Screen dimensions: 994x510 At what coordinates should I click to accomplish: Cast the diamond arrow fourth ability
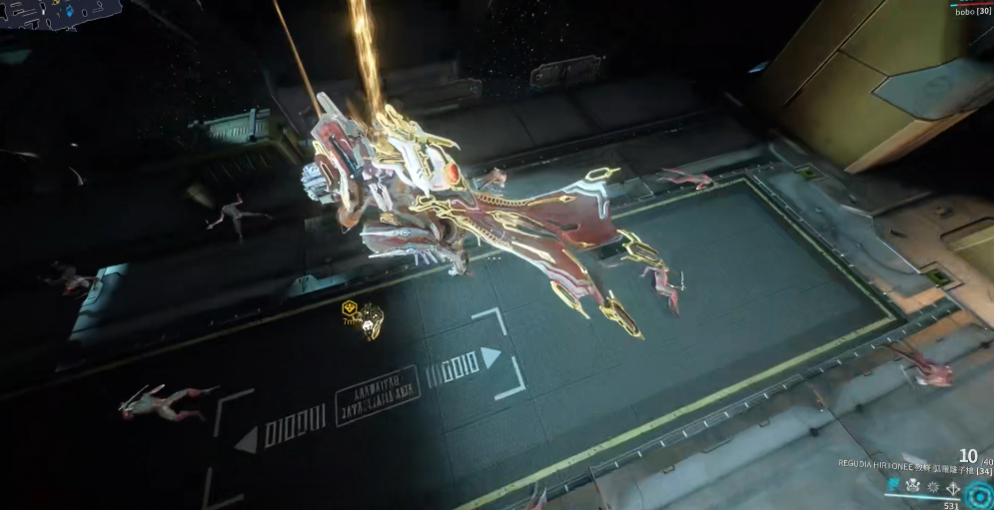click(x=954, y=487)
